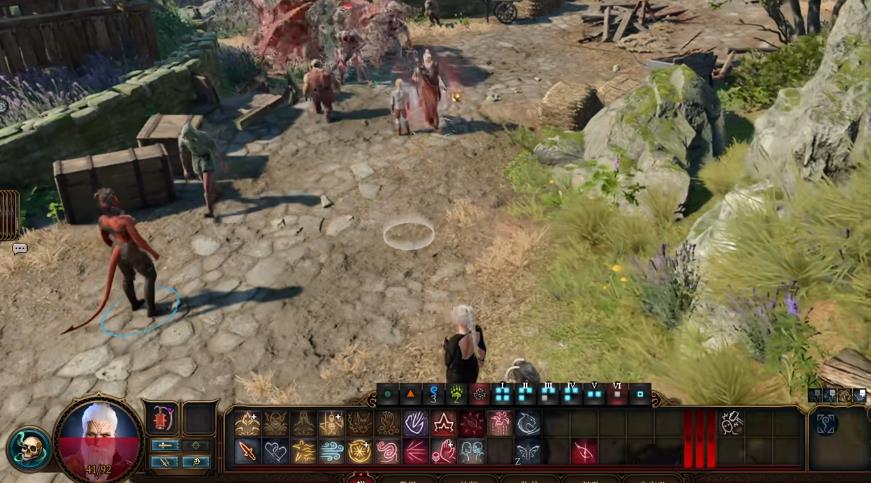Use the butterfly wings ability icon
The image size is (871, 483).
pyautogui.click(x=527, y=451)
